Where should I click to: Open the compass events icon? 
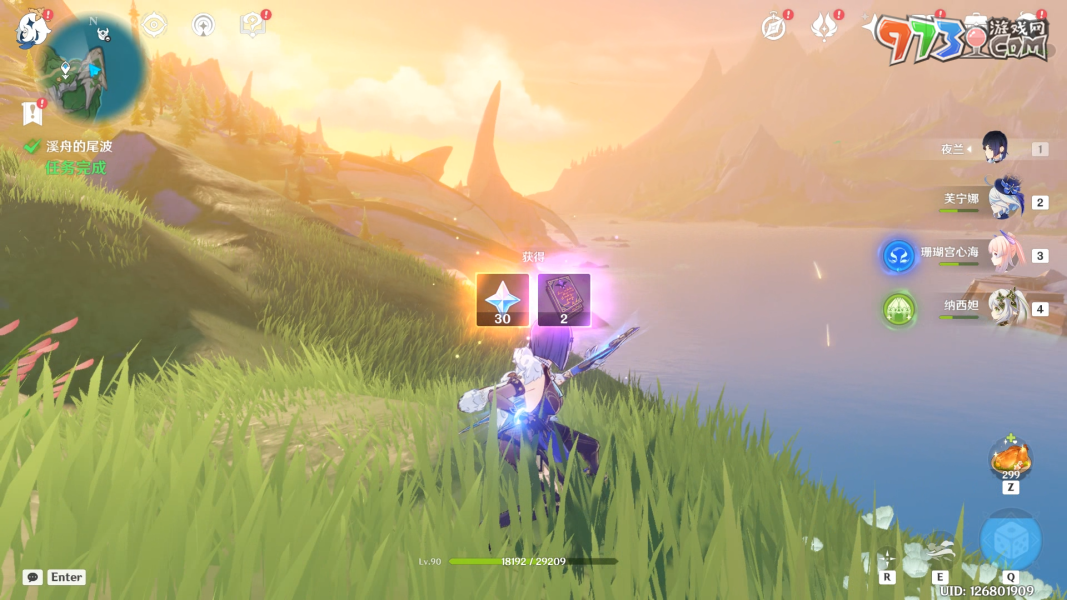pyautogui.click(x=773, y=28)
